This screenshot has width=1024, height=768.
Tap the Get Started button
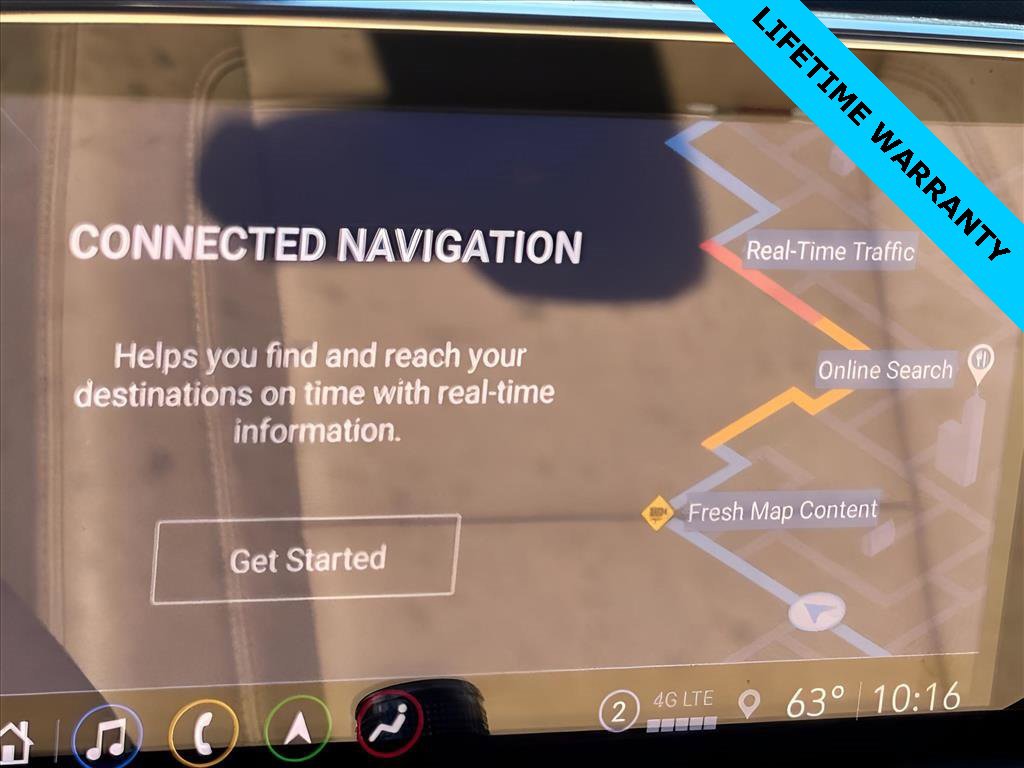pos(306,559)
